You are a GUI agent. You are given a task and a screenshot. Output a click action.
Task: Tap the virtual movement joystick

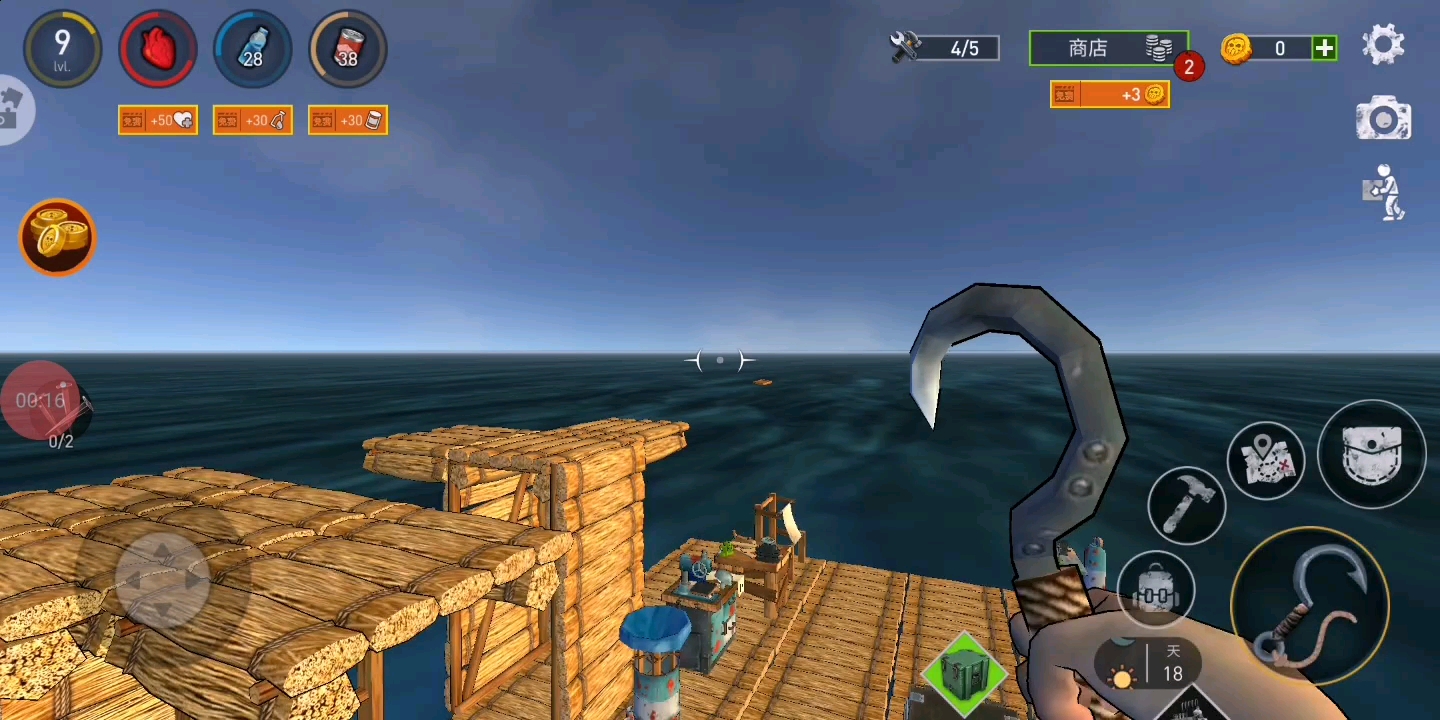pos(162,580)
